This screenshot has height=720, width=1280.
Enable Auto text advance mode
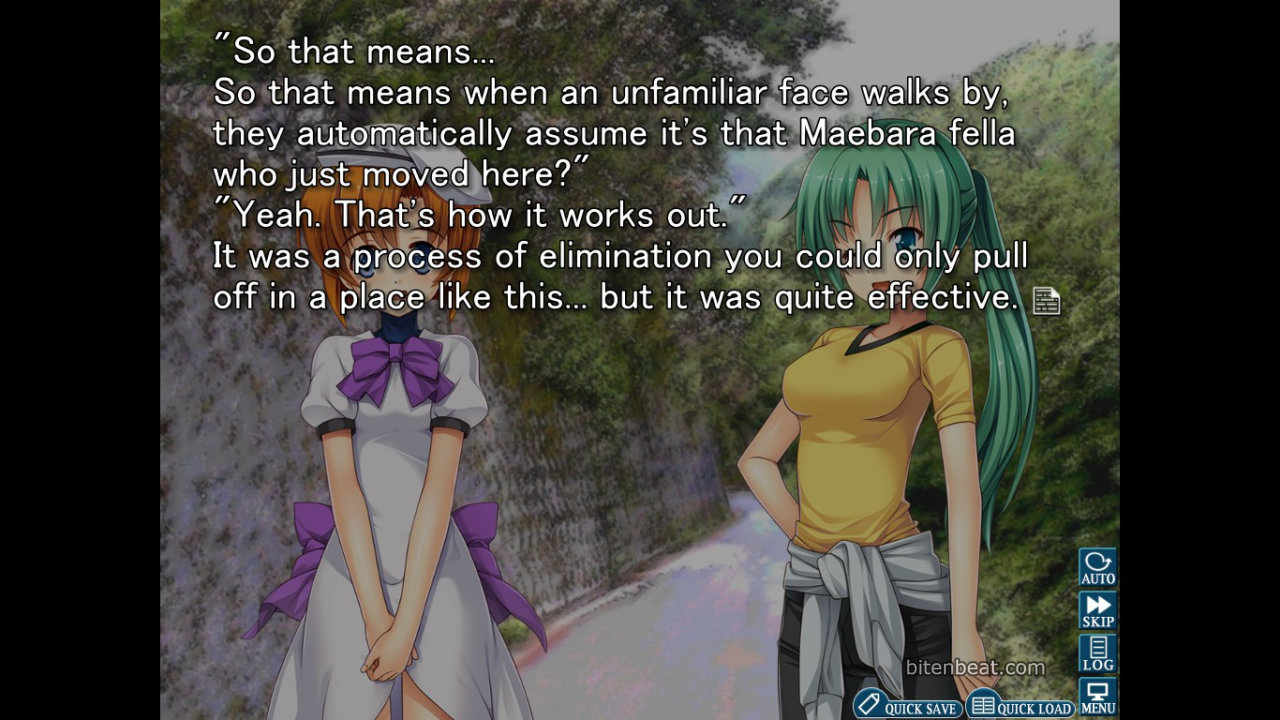pyautogui.click(x=1097, y=567)
